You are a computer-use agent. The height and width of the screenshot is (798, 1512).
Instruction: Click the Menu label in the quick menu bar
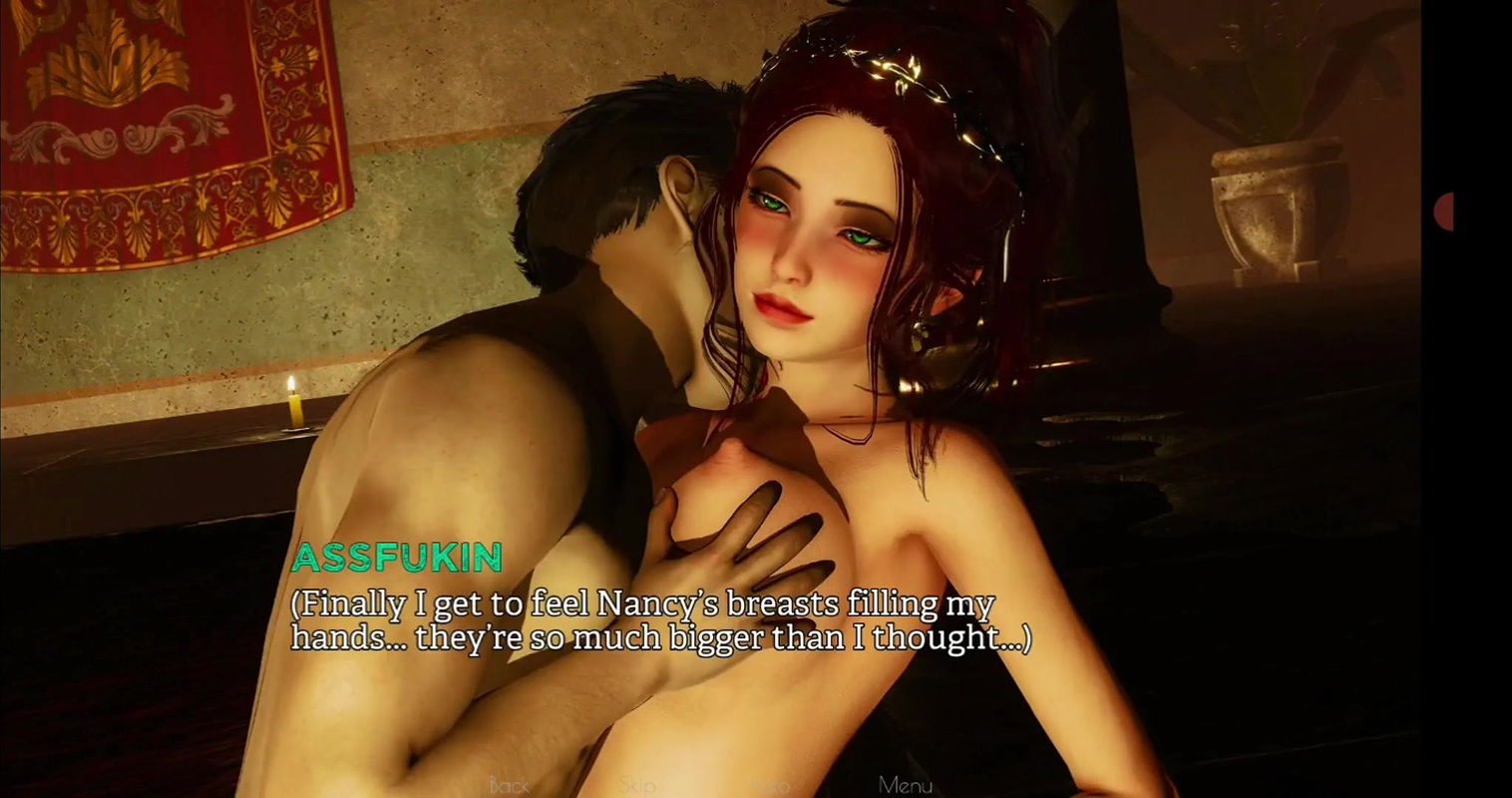pos(904,786)
